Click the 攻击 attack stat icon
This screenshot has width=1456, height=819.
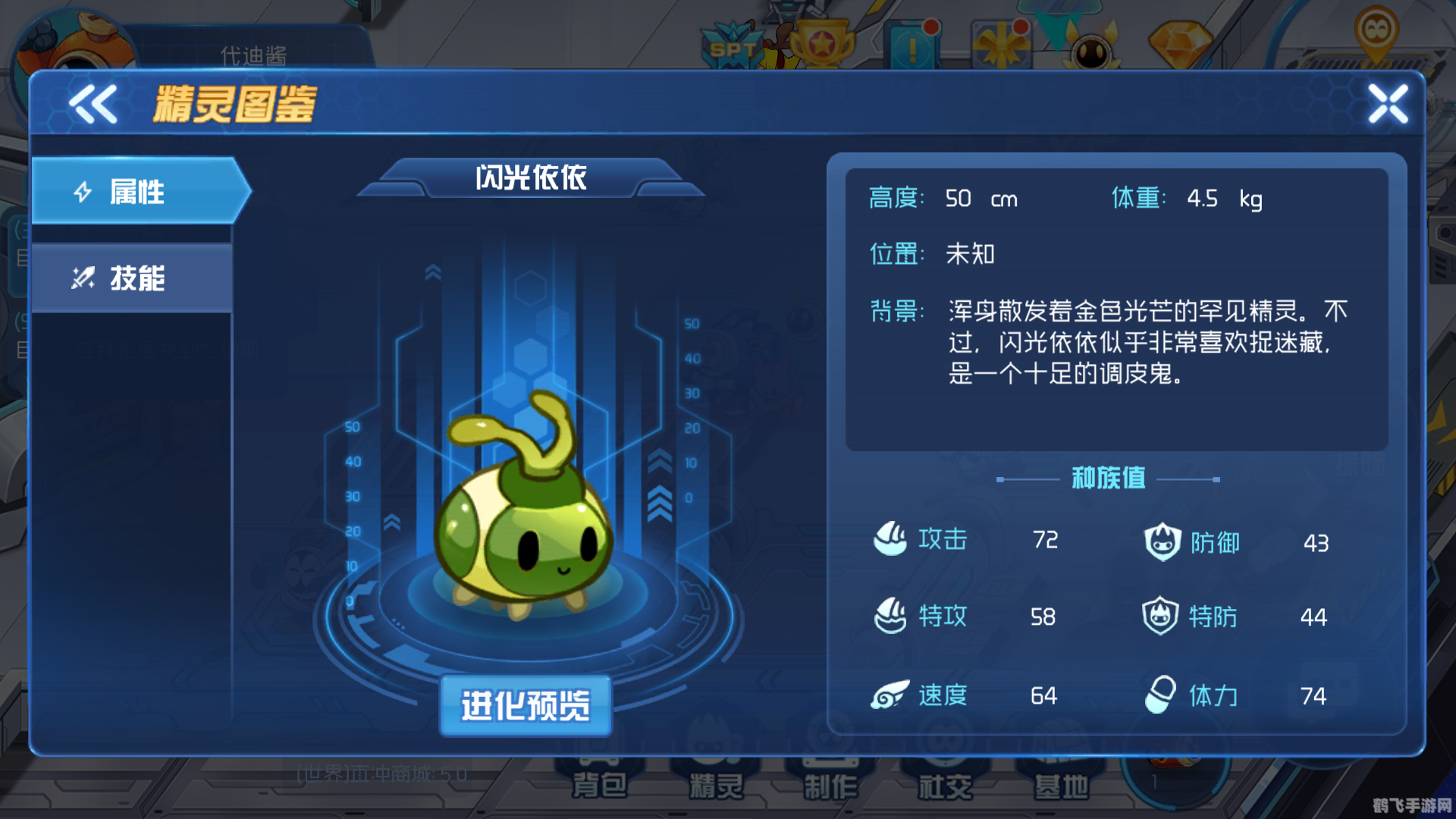pos(892,540)
